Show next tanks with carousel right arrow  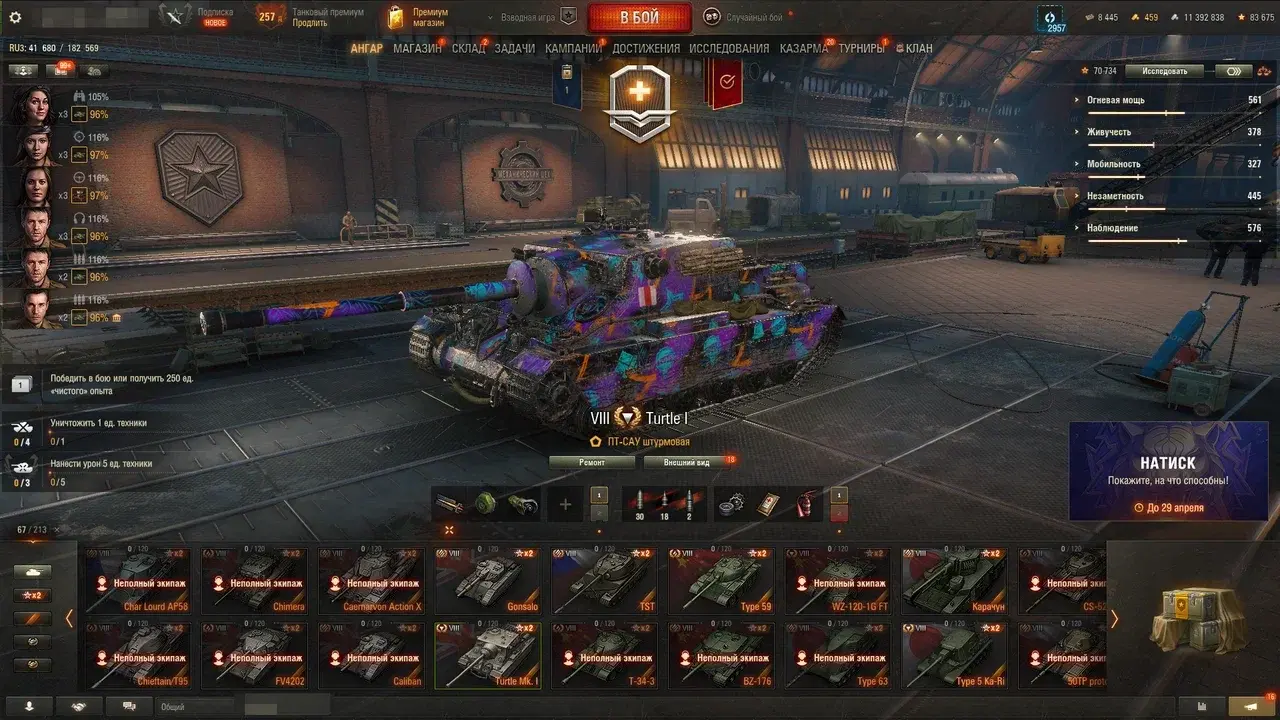[x=1114, y=619]
